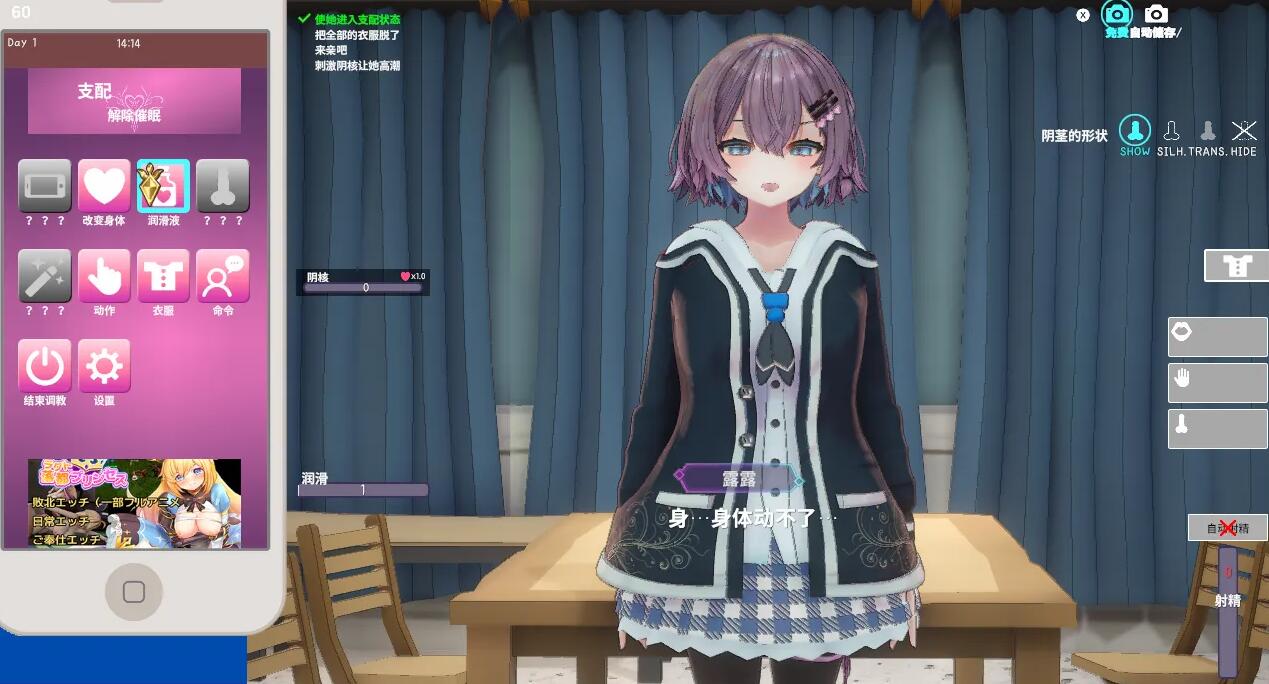Click the locked magic wand icon
1269x684 pixels.
click(45, 276)
